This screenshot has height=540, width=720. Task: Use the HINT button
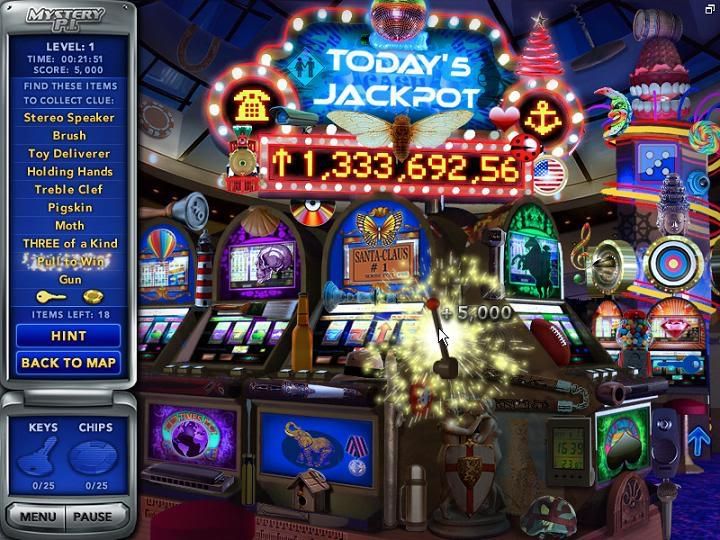pos(69,337)
